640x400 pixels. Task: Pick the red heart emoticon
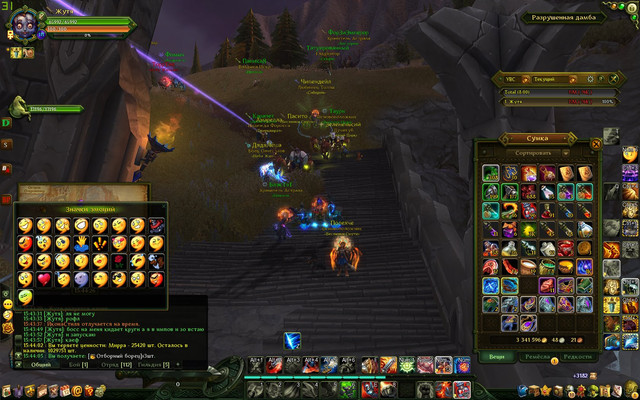(44, 278)
